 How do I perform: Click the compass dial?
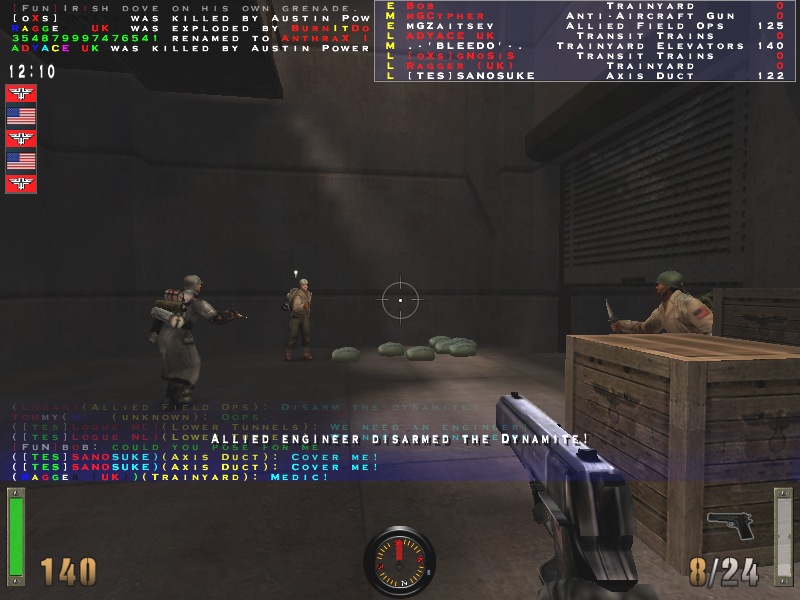[399, 561]
